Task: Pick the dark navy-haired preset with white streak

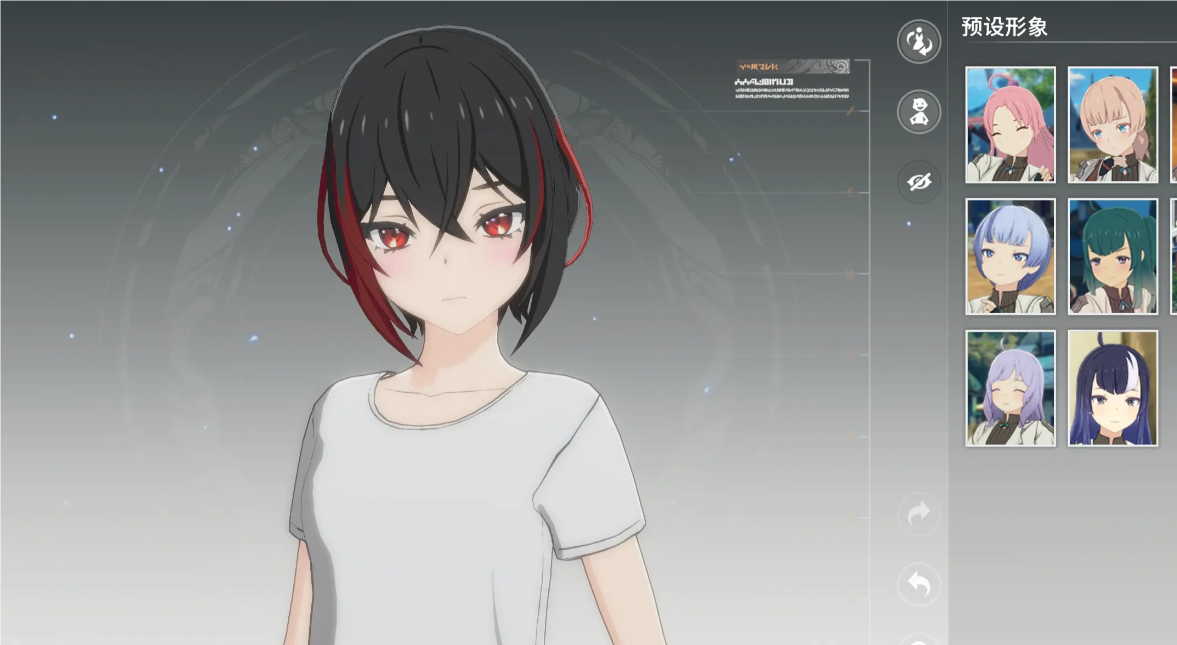Action: [1112, 388]
